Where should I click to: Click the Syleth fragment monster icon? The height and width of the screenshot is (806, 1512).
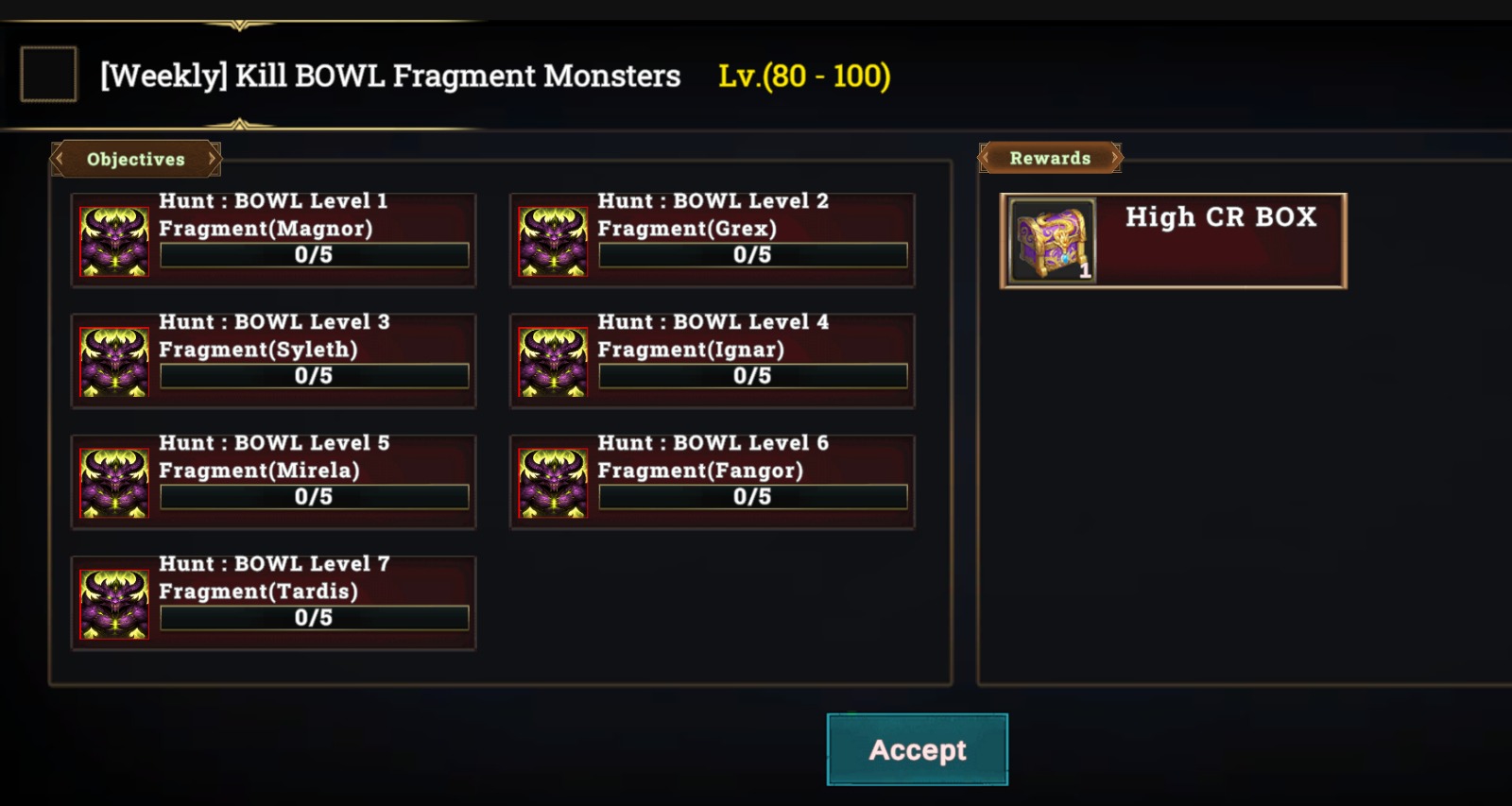[x=112, y=362]
